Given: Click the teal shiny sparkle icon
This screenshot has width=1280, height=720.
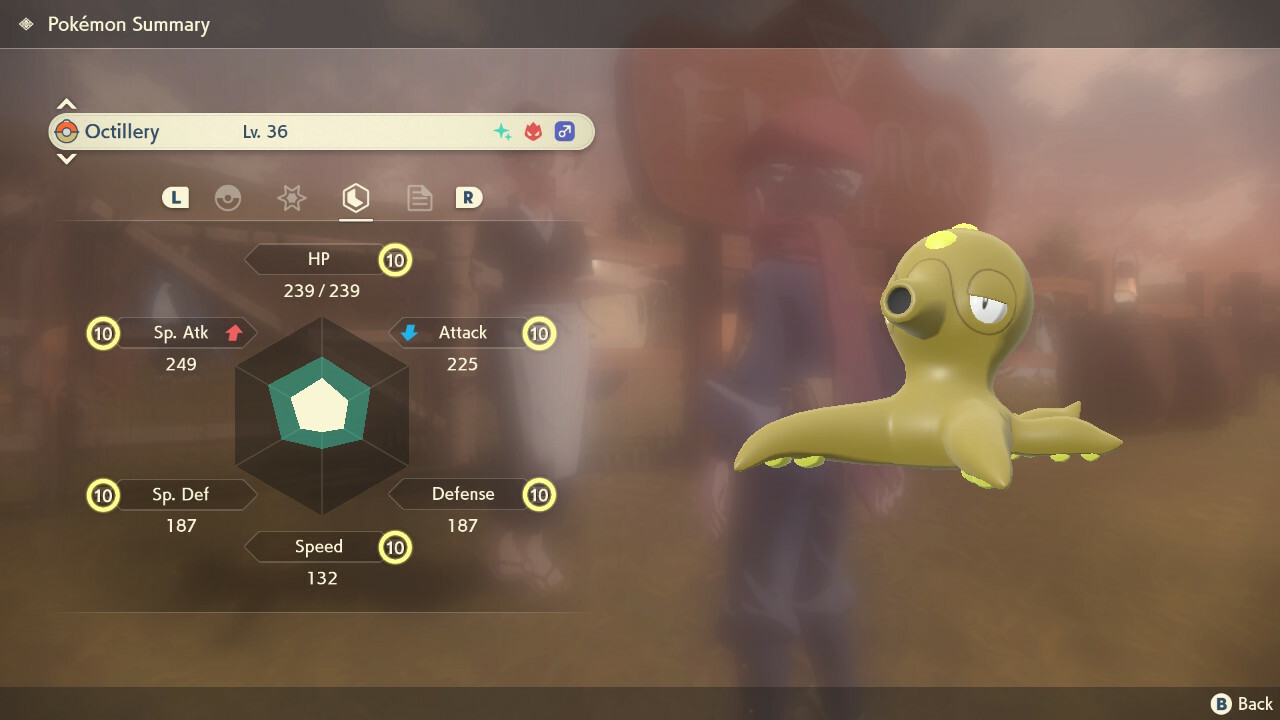Looking at the screenshot, I should pos(502,132).
